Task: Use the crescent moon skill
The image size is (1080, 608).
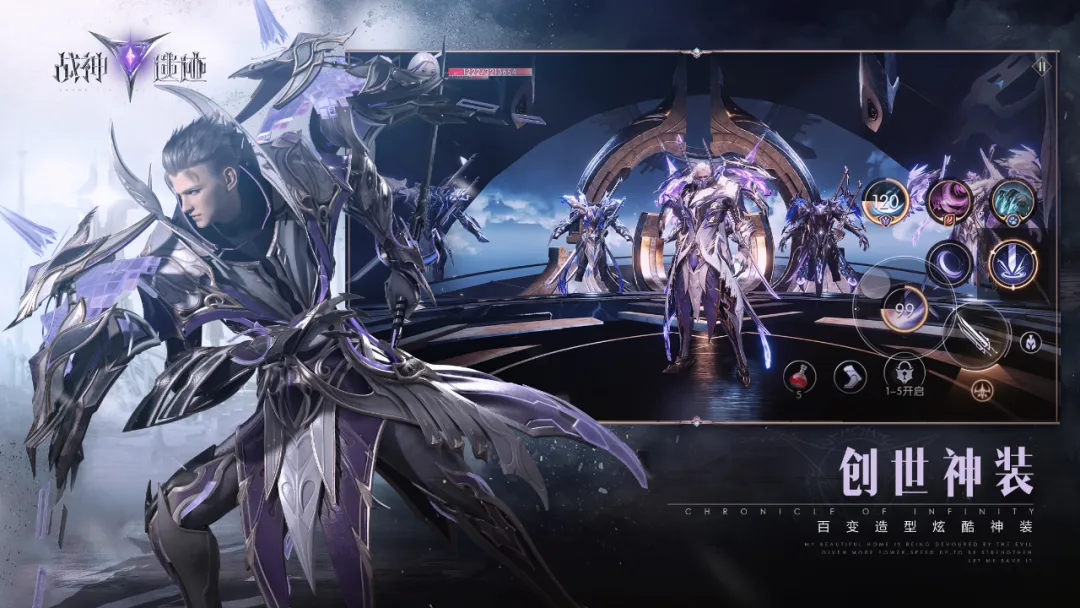Action: coord(949,264)
